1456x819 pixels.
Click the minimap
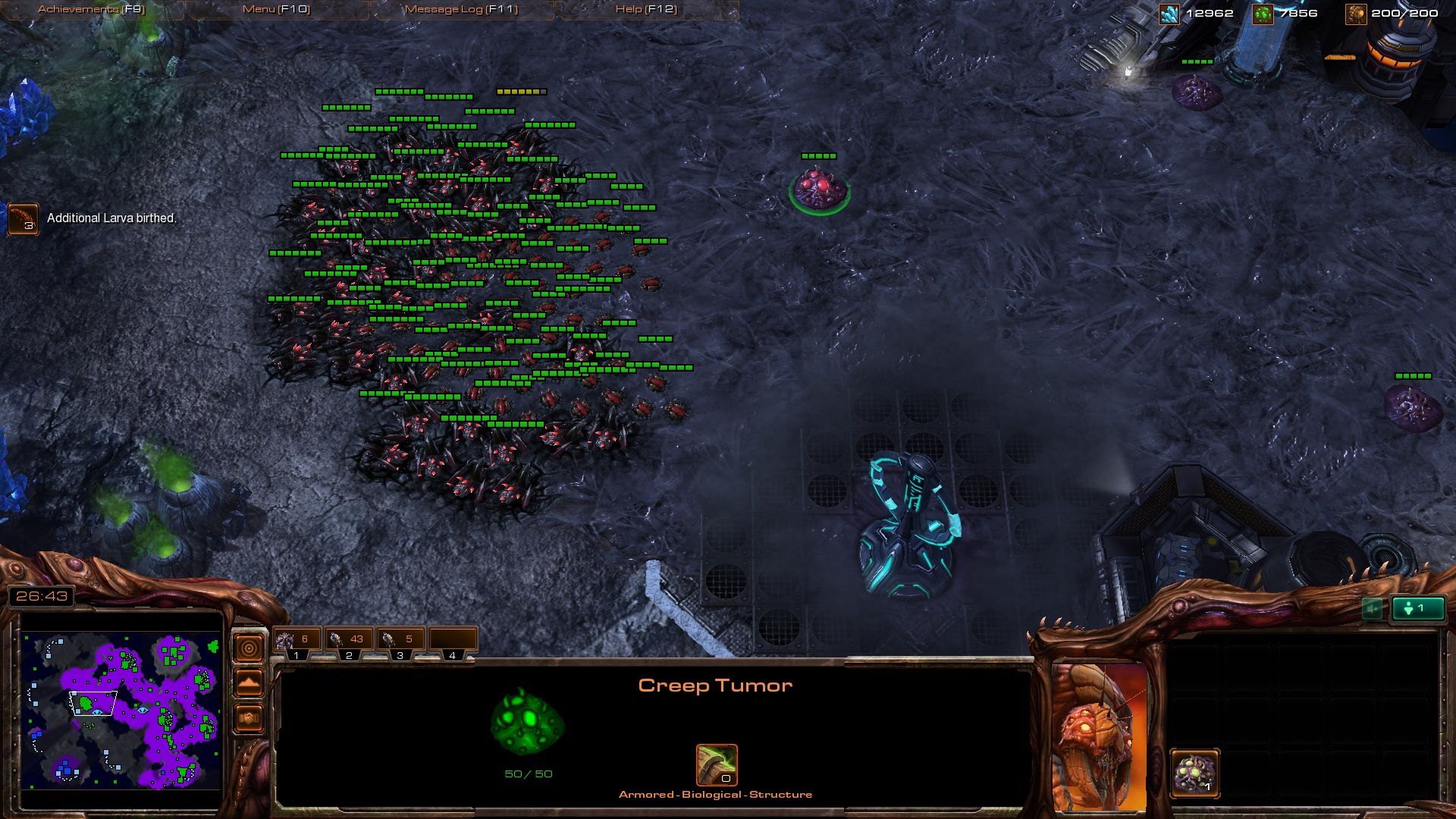point(121,710)
